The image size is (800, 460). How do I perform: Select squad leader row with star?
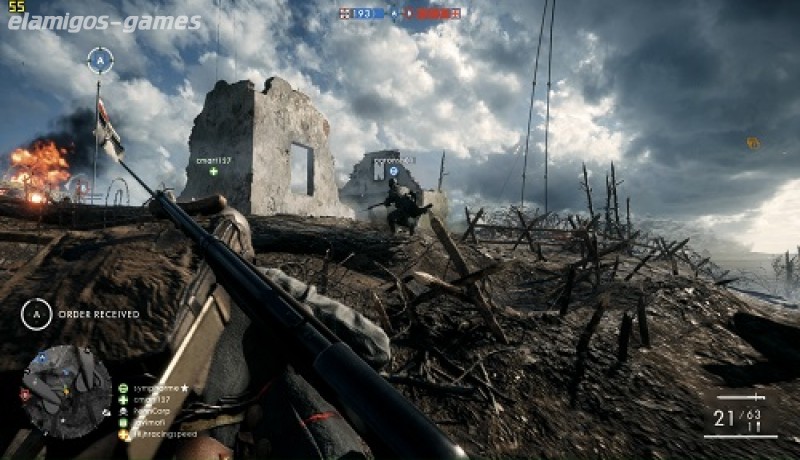(152, 387)
